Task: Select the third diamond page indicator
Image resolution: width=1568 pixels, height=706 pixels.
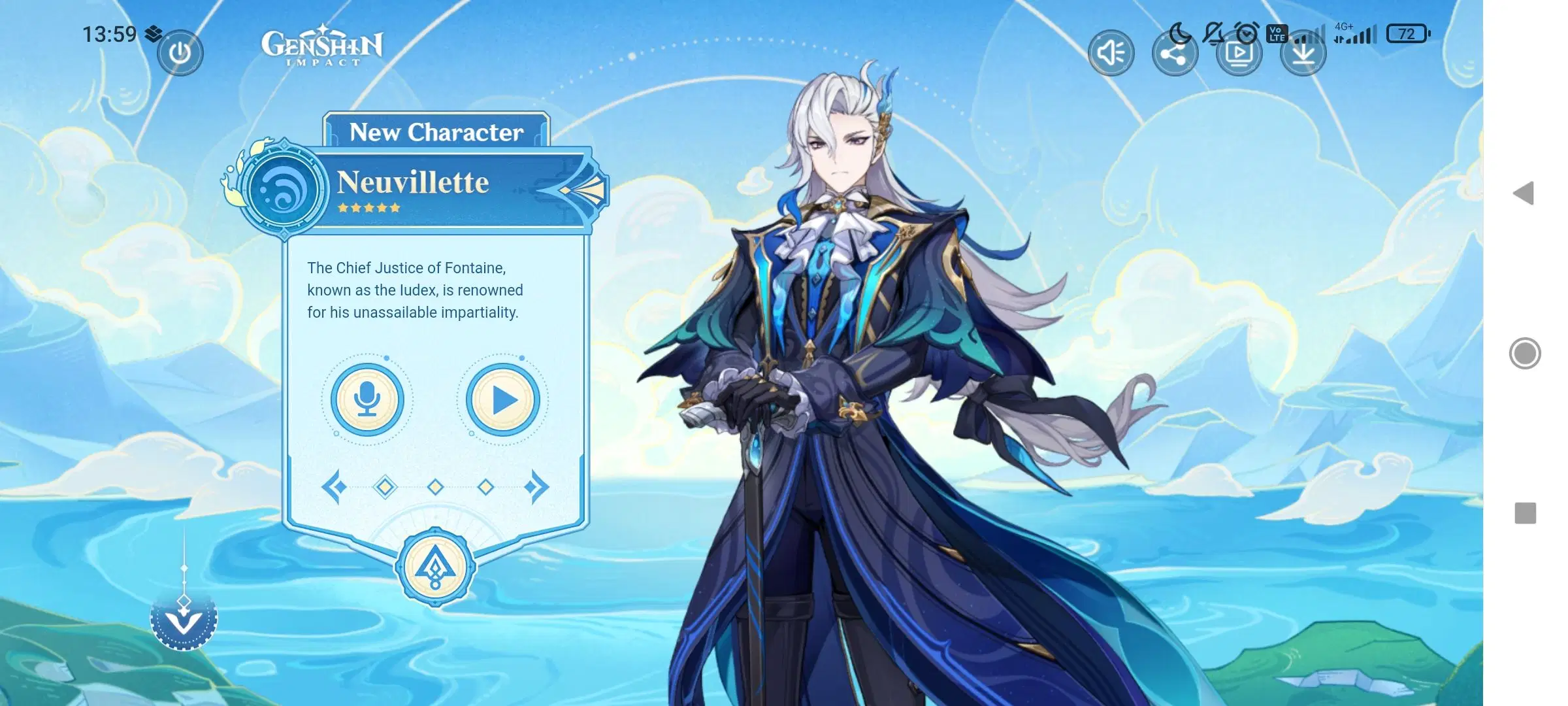Action: [x=486, y=486]
